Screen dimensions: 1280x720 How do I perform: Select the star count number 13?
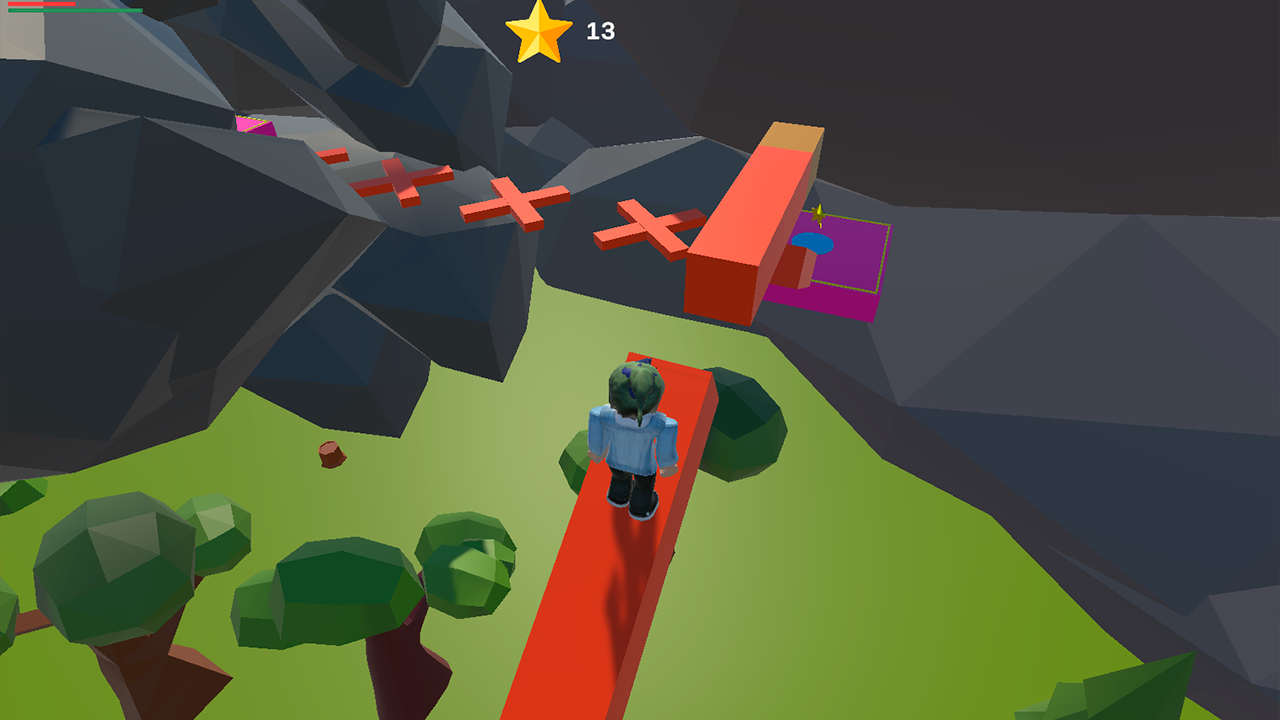[x=601, y=28]
